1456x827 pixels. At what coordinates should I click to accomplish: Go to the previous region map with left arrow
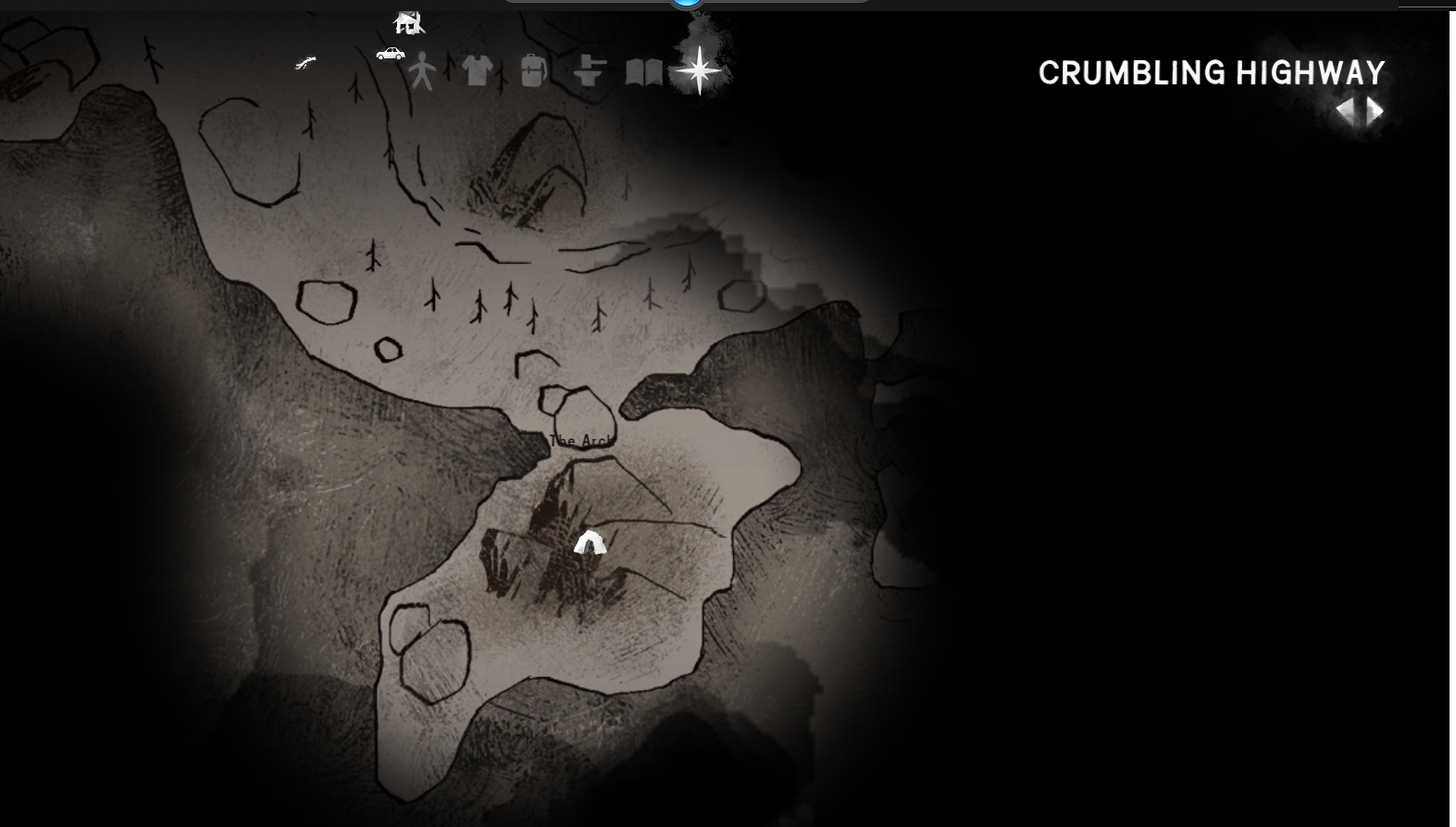(1346, 112)
